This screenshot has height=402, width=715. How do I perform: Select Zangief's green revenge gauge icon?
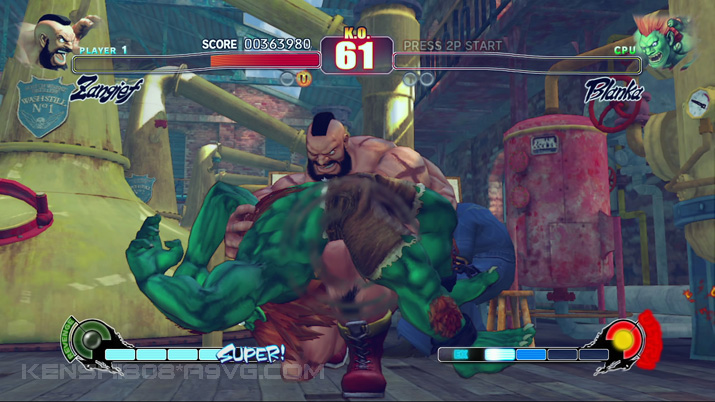pos(90,340)
